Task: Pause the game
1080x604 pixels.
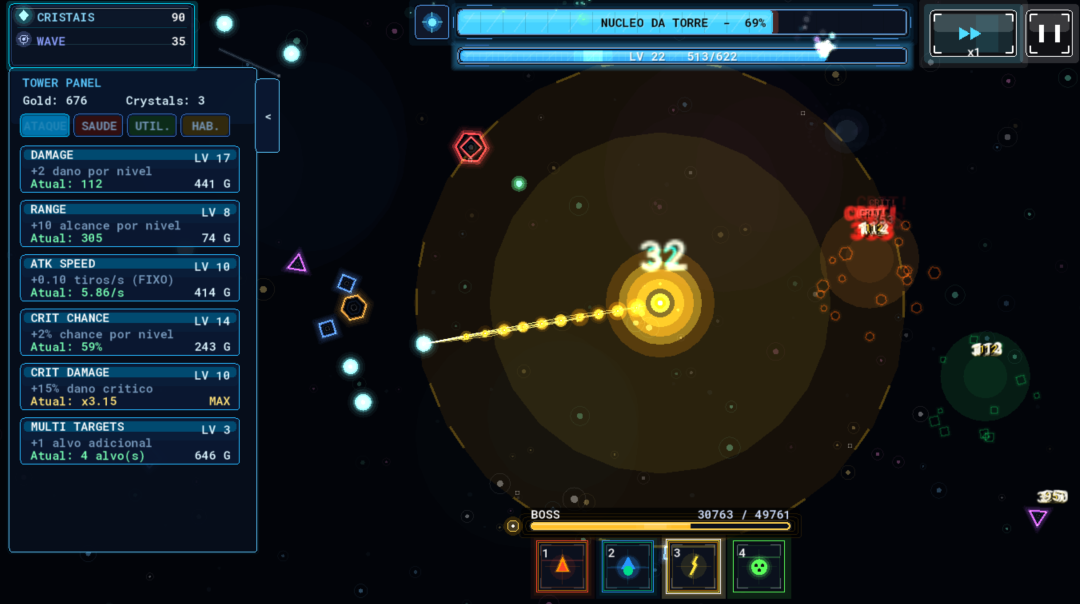Action: click(x=1049, y=33)
